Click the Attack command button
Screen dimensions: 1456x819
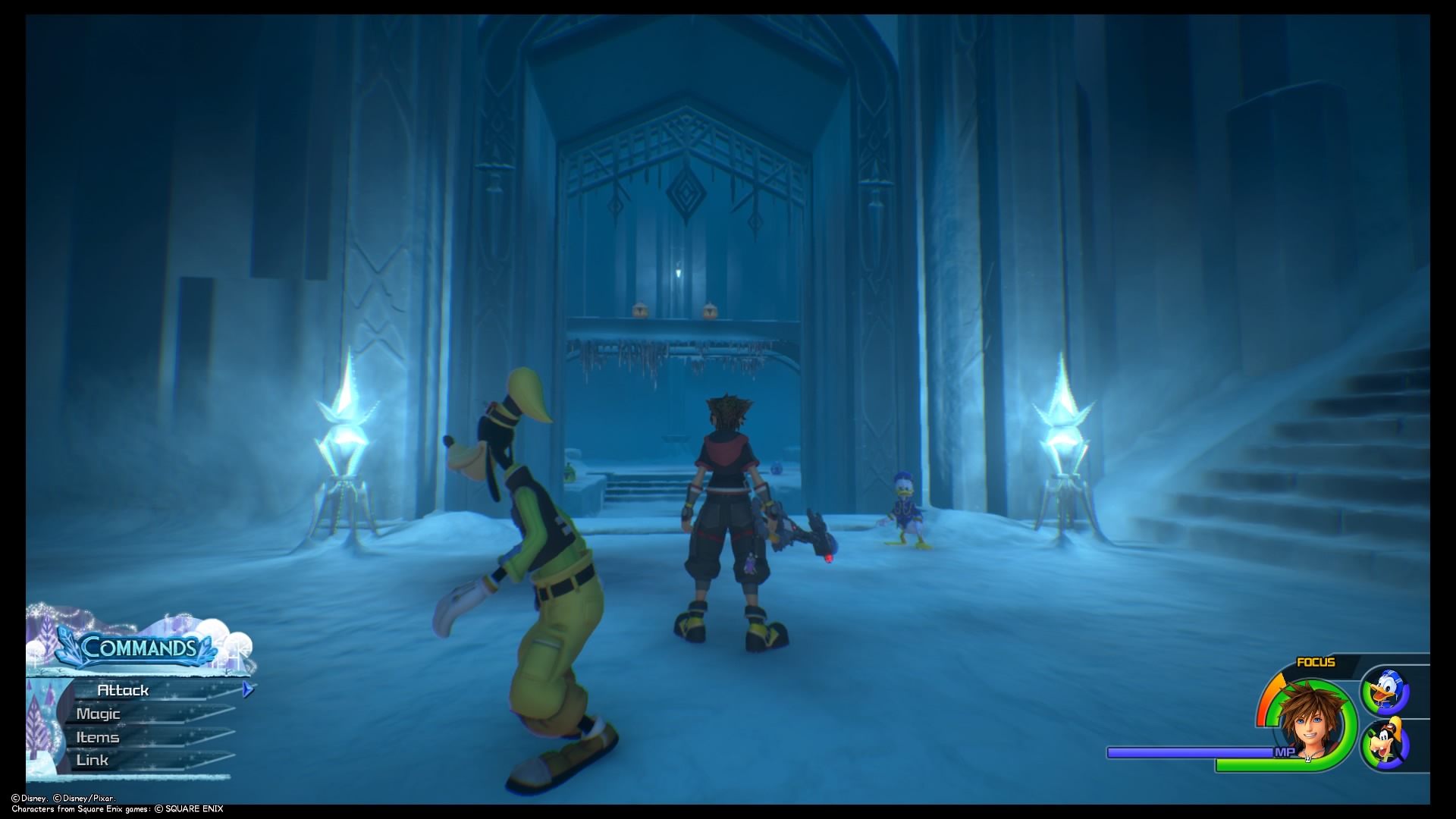click(124, 690)
